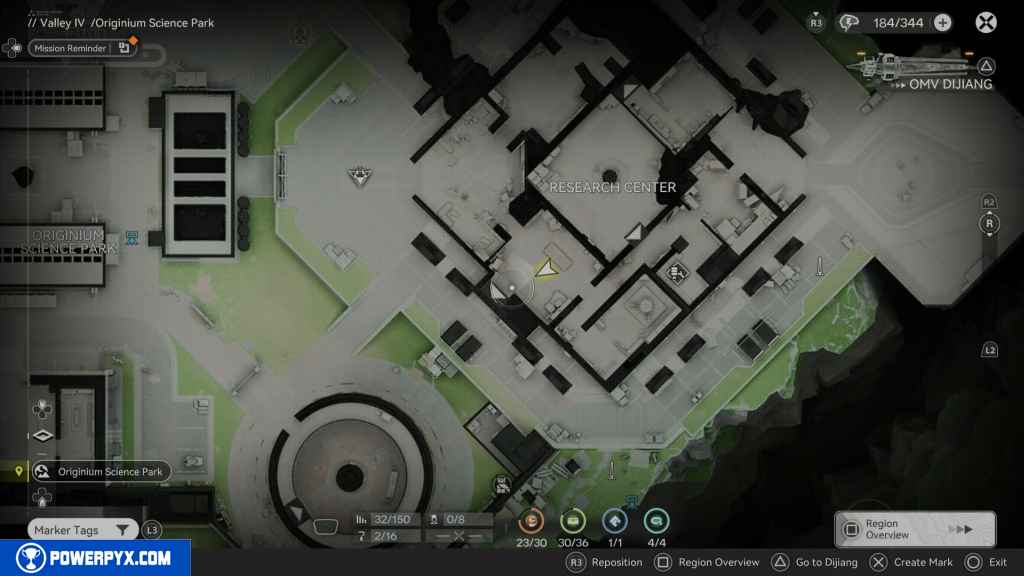Open the Region Overview panel
The width and height of the screenshot is (1024, 576).
(914, 529)
